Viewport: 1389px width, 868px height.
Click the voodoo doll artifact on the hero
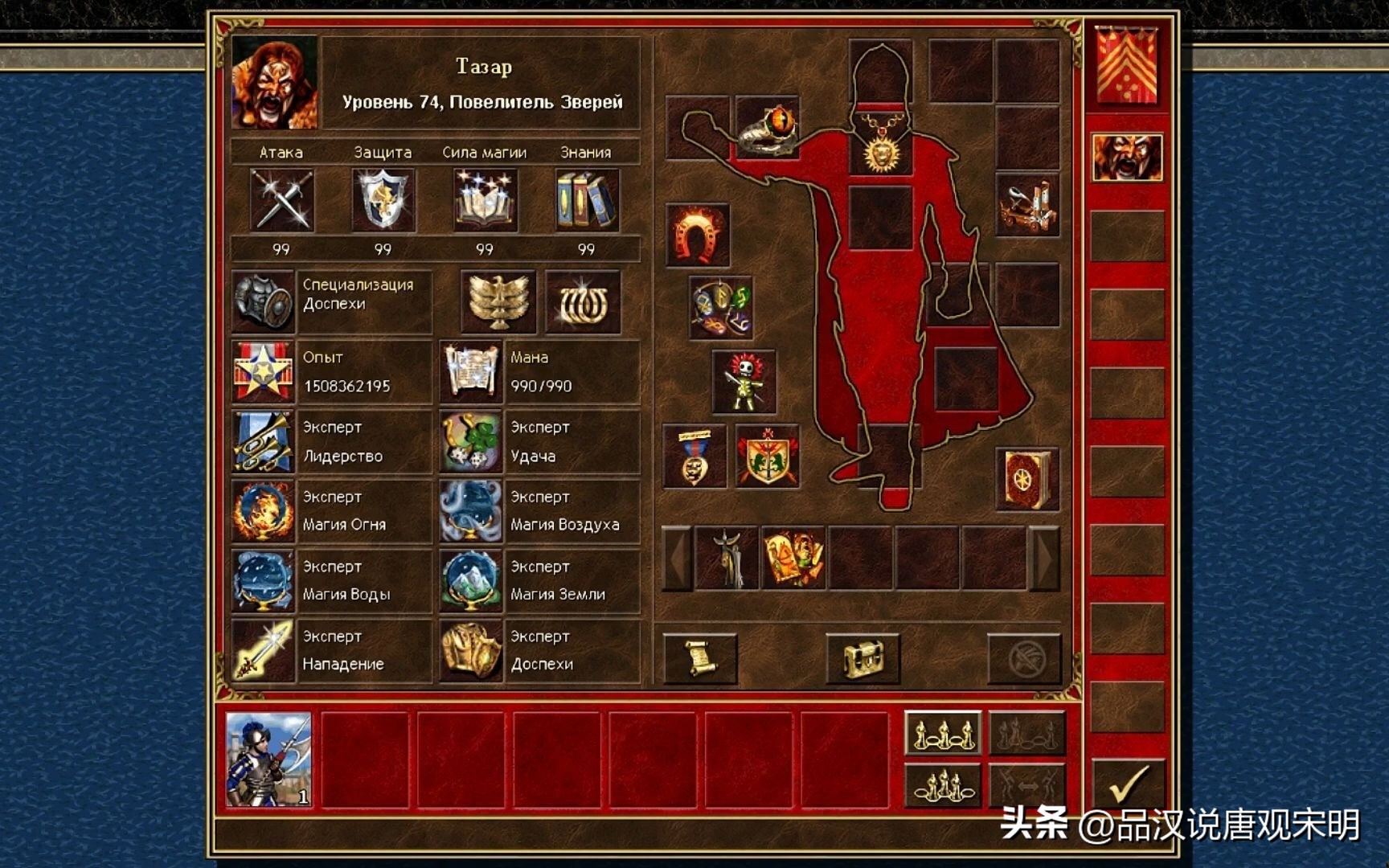[x=746, y=381]
